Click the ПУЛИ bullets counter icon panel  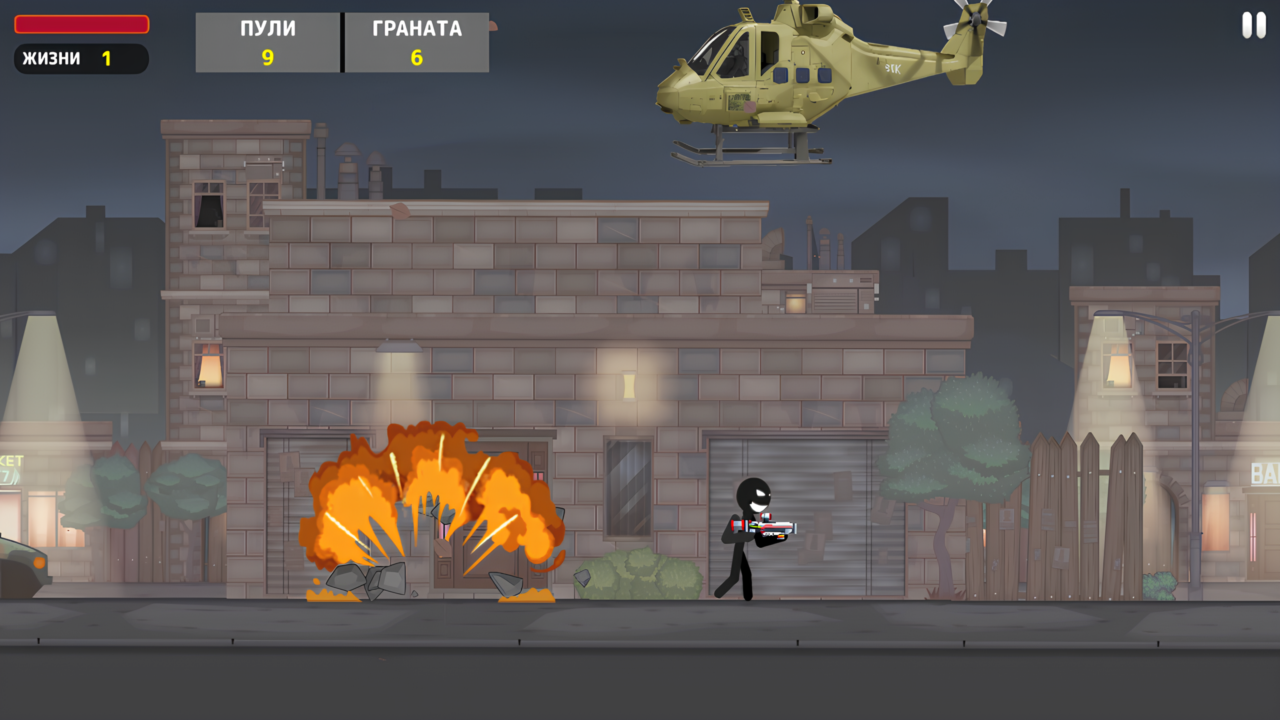(x=267, y=42)
